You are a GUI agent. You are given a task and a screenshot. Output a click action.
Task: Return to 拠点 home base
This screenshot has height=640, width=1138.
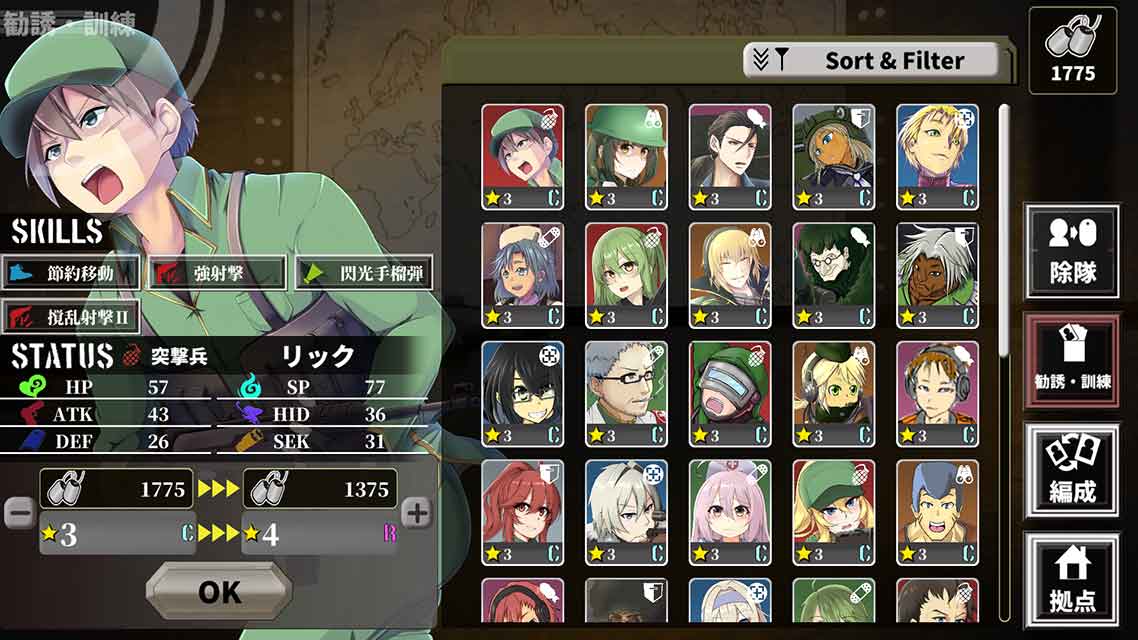click(1071, 580)
